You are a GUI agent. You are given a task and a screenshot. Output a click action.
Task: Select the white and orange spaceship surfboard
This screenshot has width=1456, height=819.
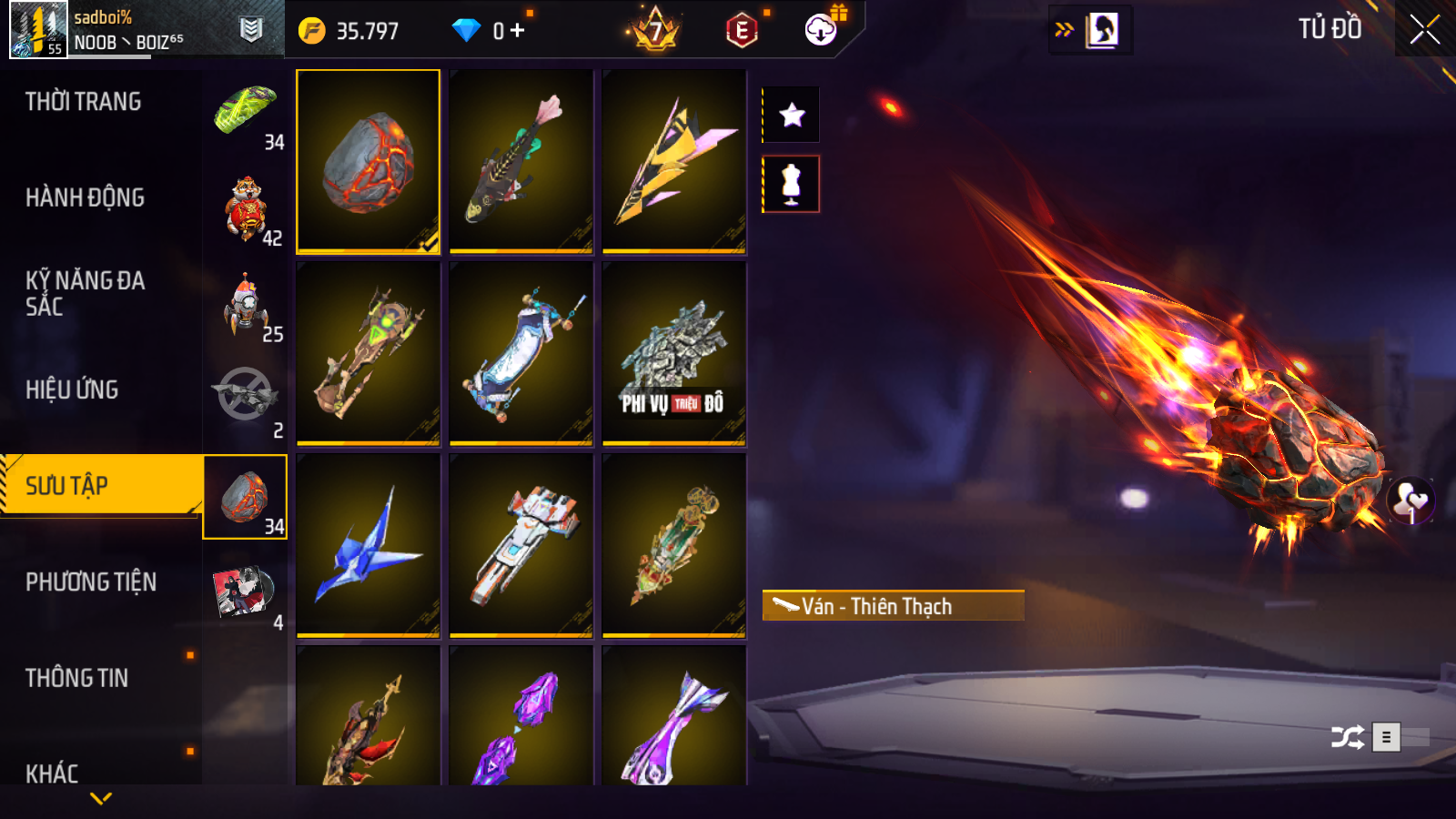pos(521,546)
